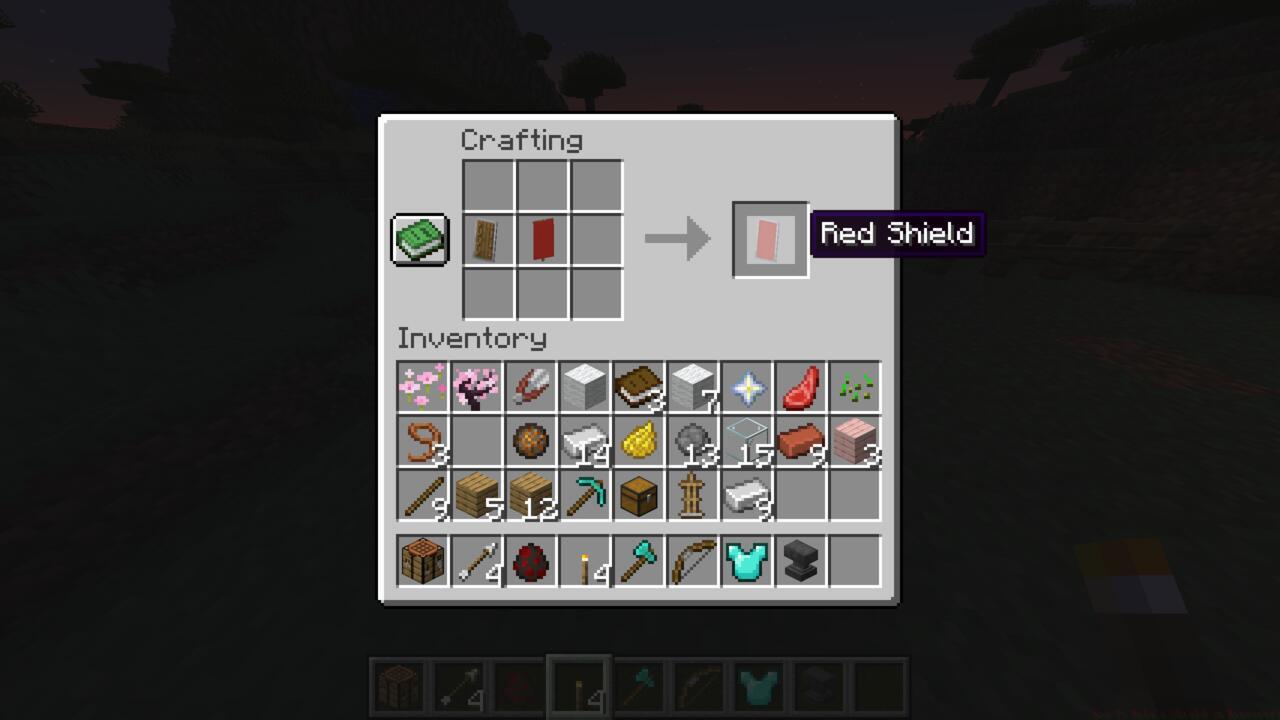Pick up the chest item
Screen dimensions: 1280x720
pos(640,497)
